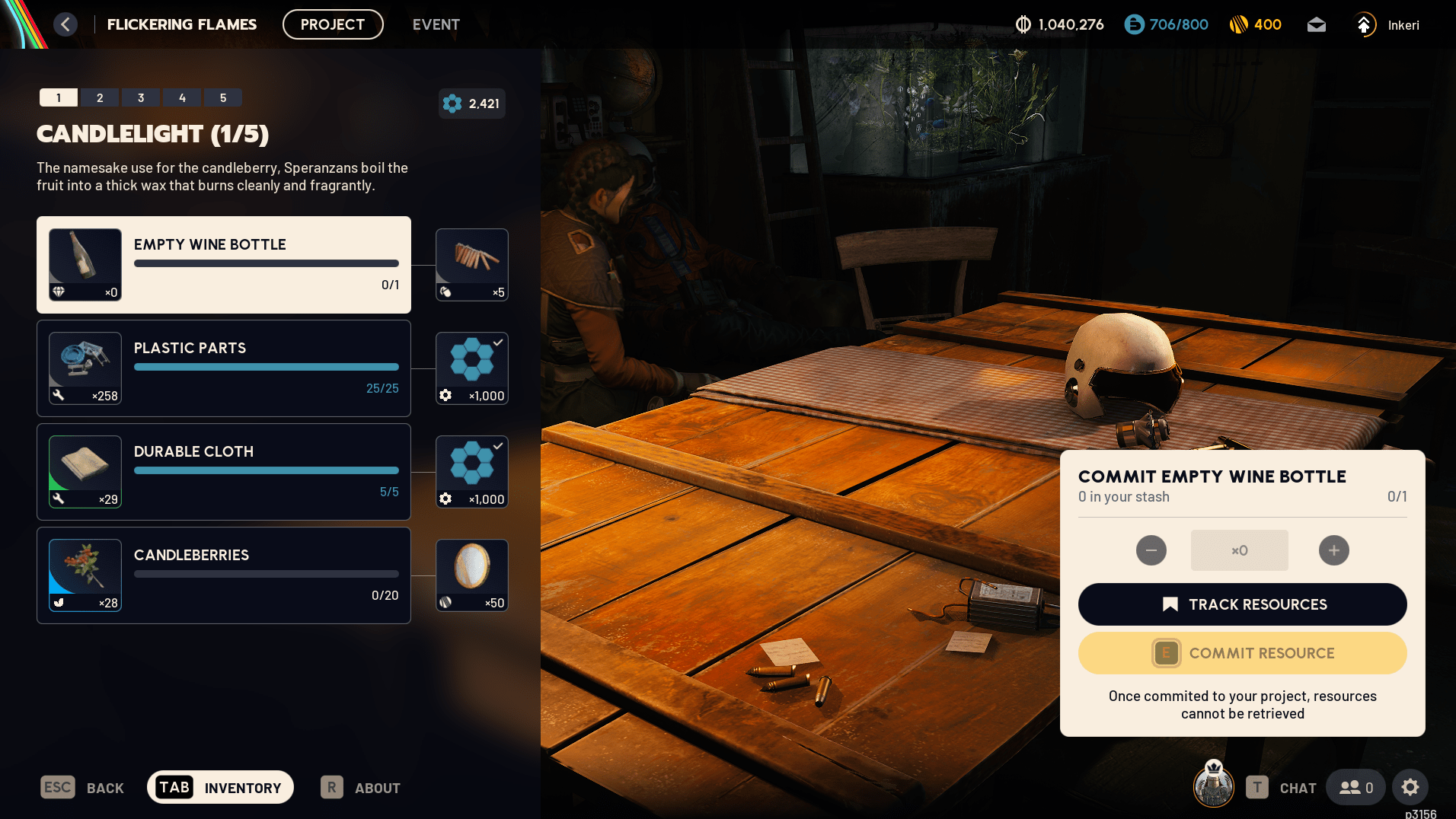1456x819 pixels.
Task: Switch to the Project tab
Action: pyautogui.click(x=333, y=24)
